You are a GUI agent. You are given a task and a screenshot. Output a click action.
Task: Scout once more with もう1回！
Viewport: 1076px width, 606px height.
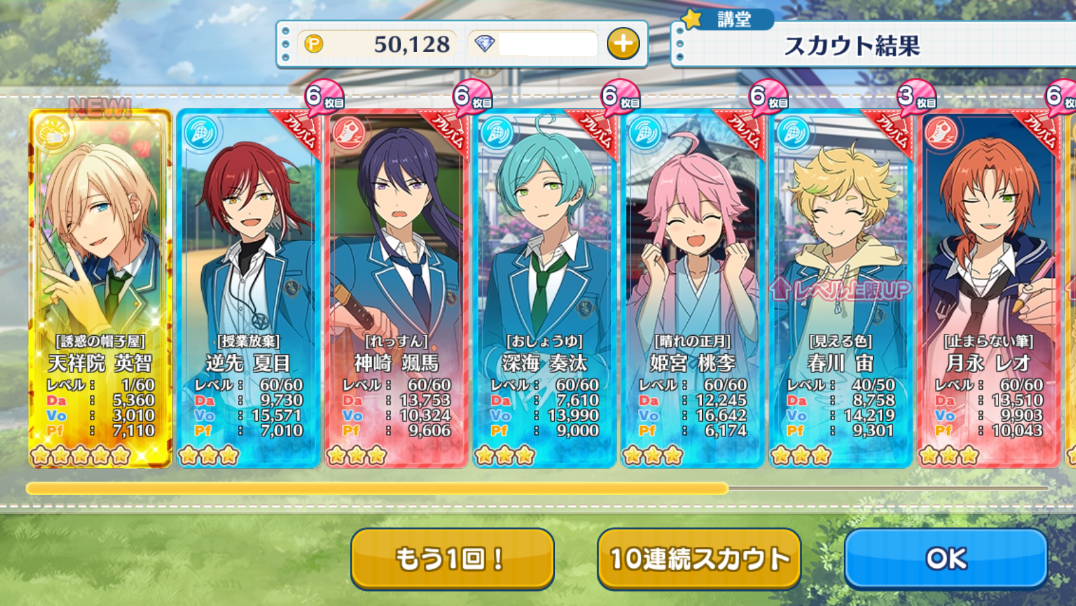[452, 558]
